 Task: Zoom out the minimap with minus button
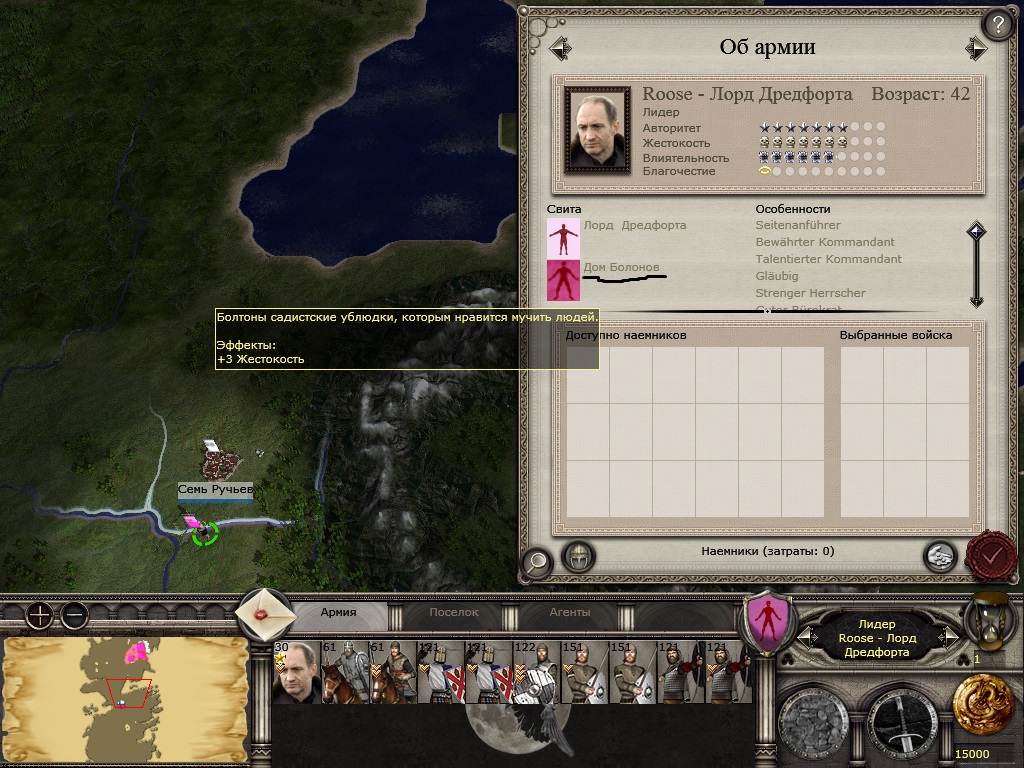[x=75, y=615]
